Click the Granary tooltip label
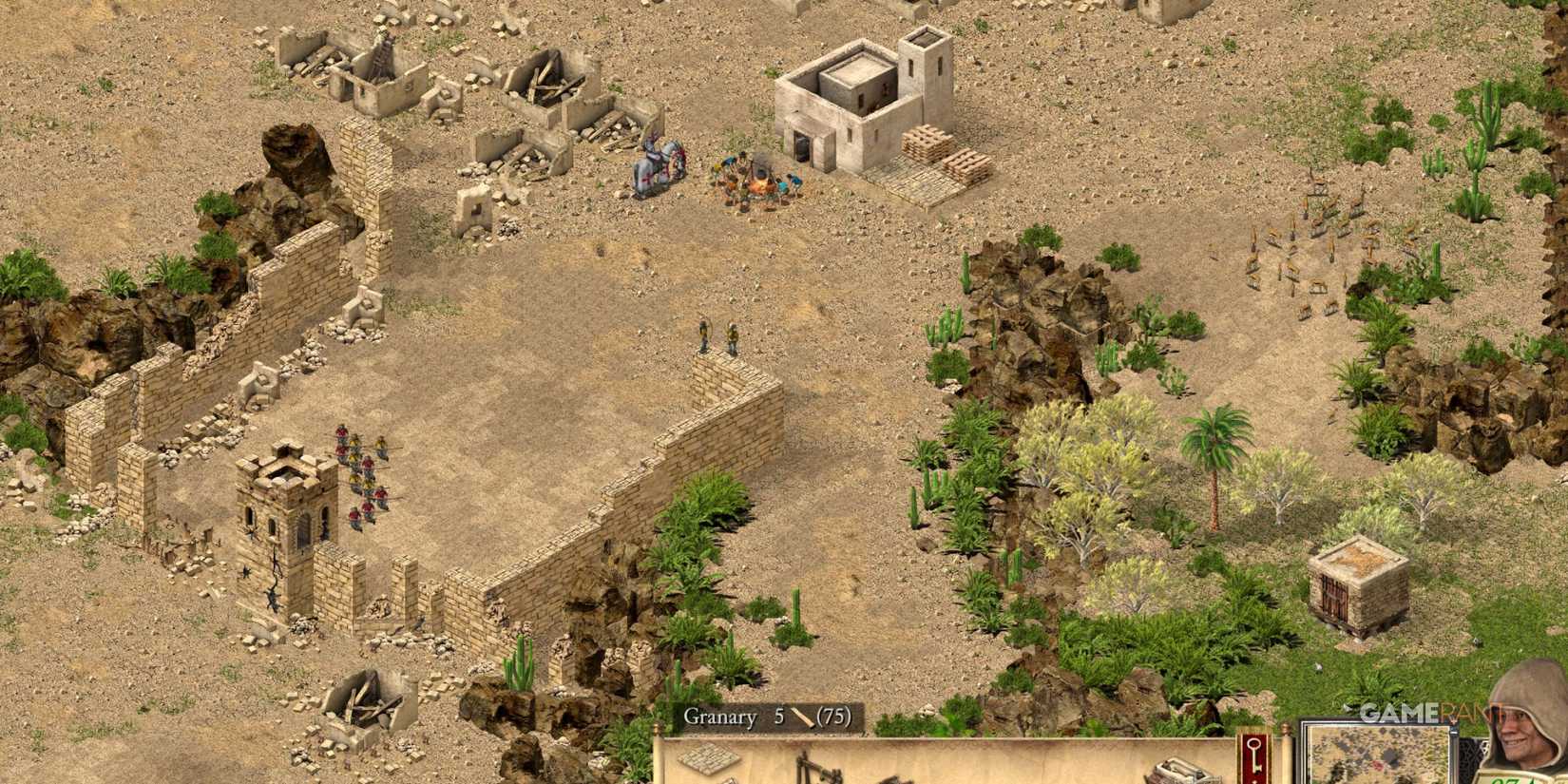Screen dimensions: 1568x784 [x=722, y=719]
